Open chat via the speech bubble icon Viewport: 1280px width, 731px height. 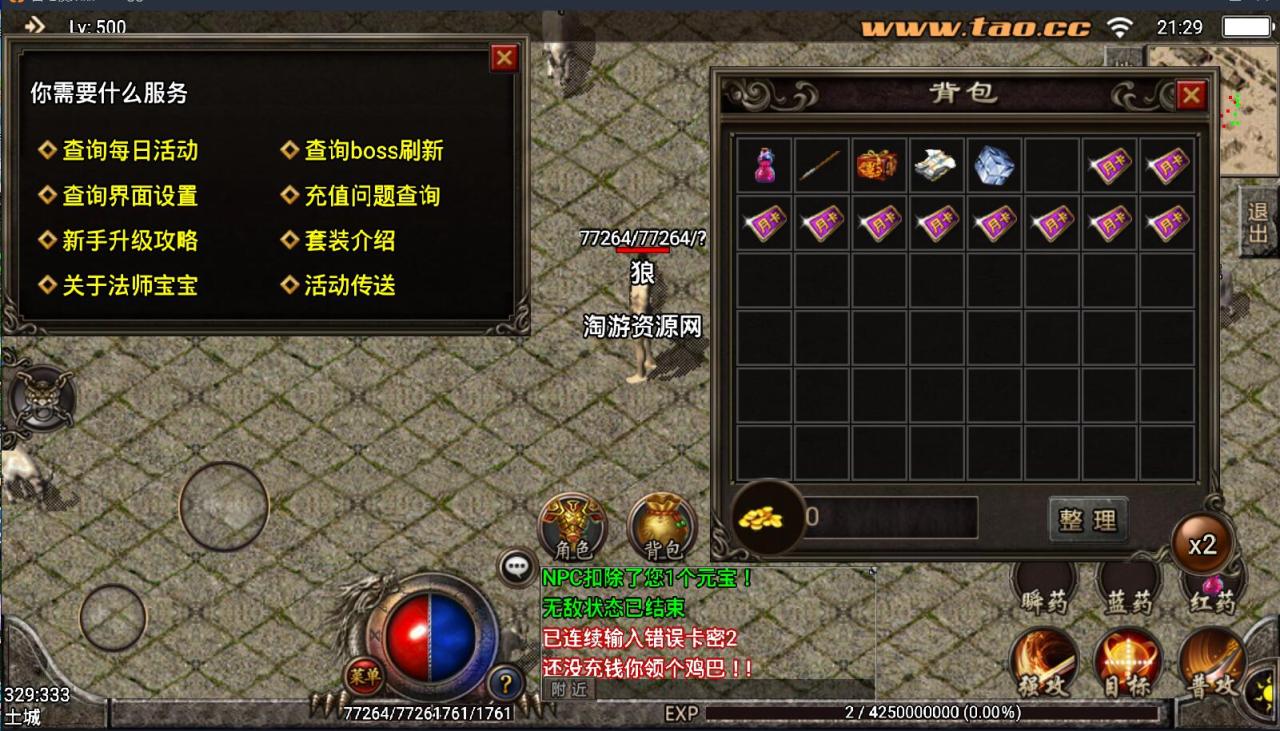tap(516, 569)
